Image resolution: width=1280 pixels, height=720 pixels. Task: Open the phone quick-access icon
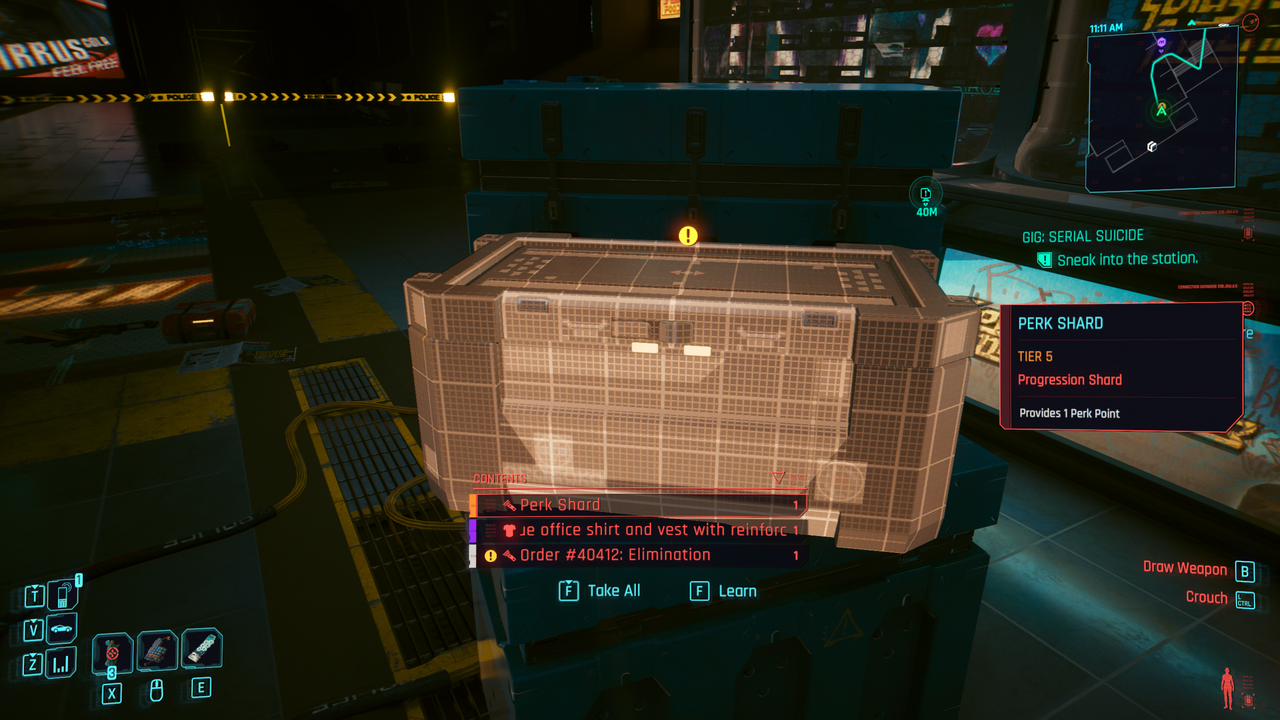click(62, 596)
